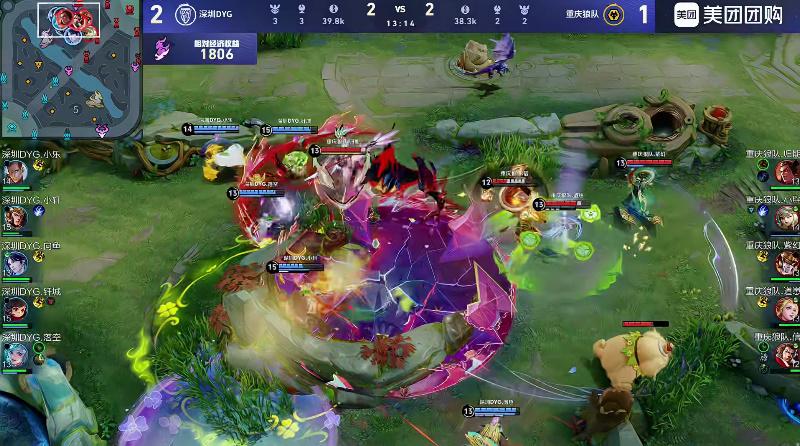The image size is (800, 446).
Task: Select the top 重庆狼队 player portrait
Action: pyautogui.click(x=786, y=172)
